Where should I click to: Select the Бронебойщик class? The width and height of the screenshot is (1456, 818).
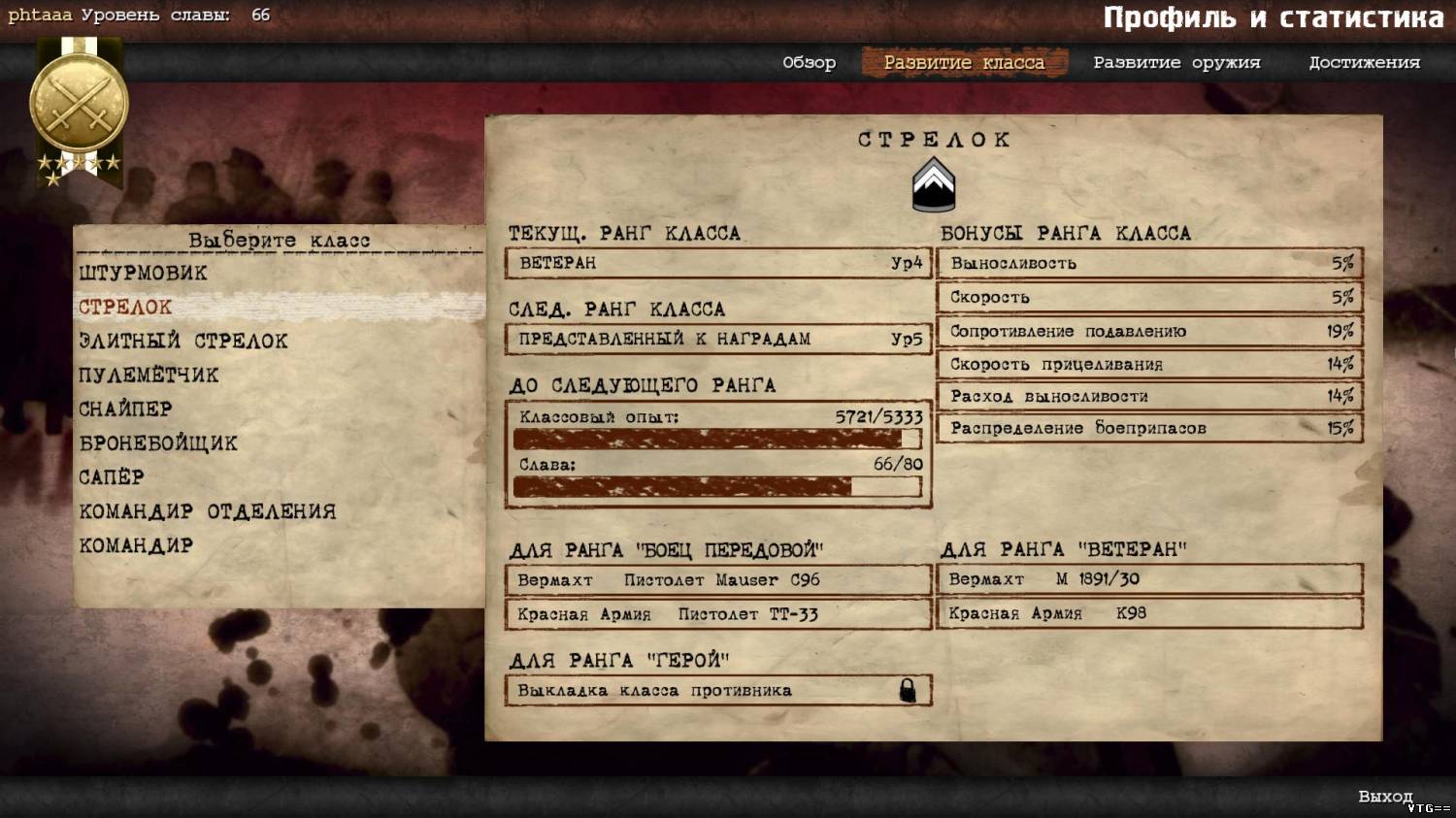[x=158, y=443]
